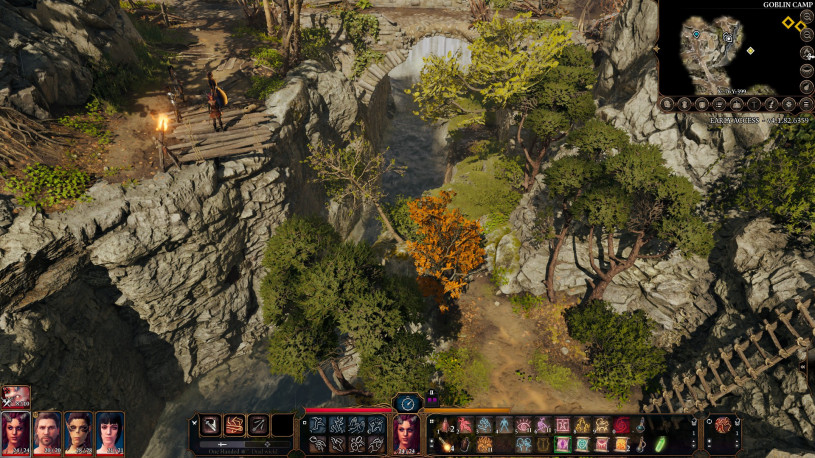This screenshot has height=458, width=815.
Task: Click the summoned creature portrait above the party
Action: (16, 396)
